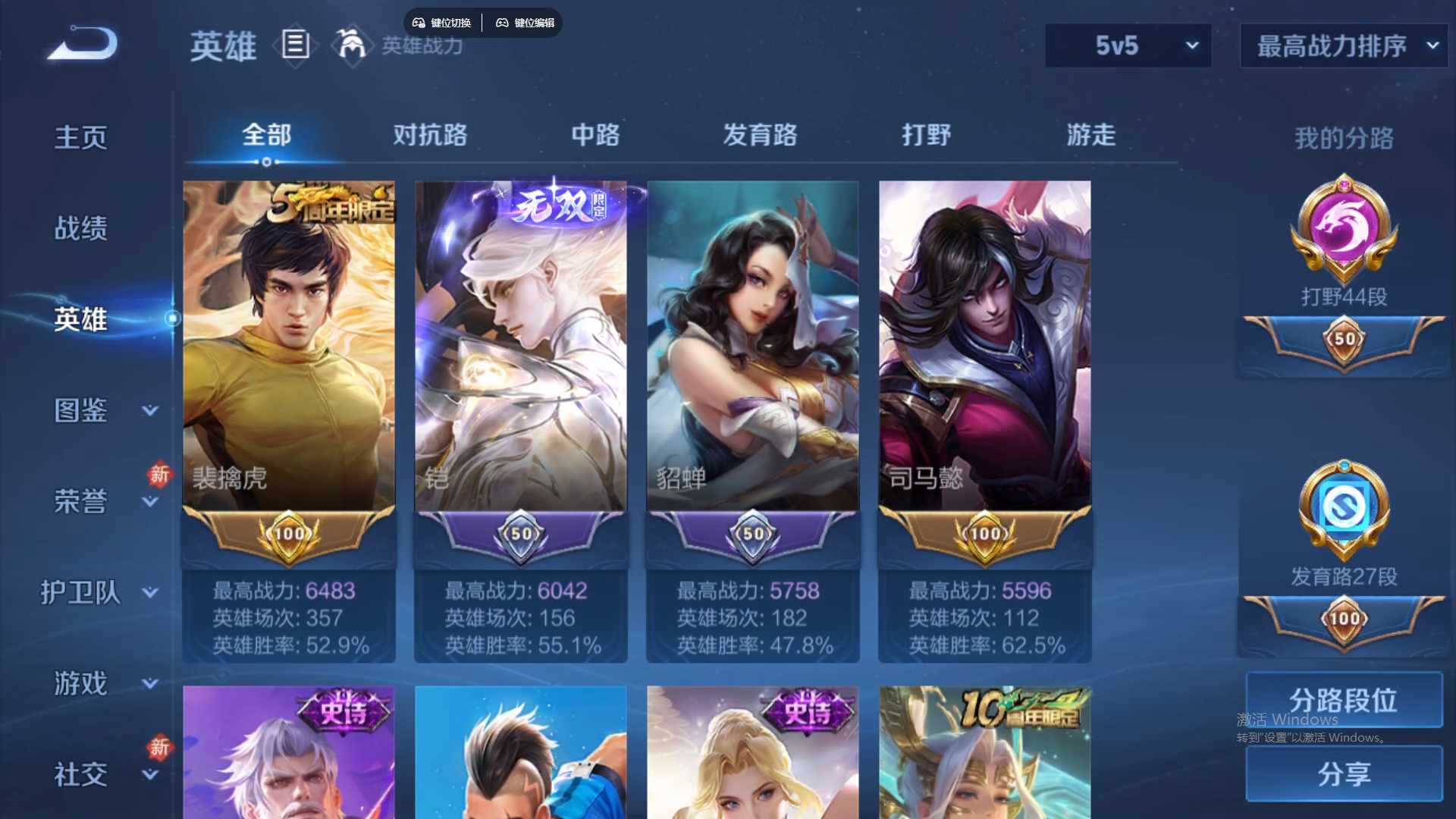Click the hero head icon next to 英雄战力

point(351,45)
